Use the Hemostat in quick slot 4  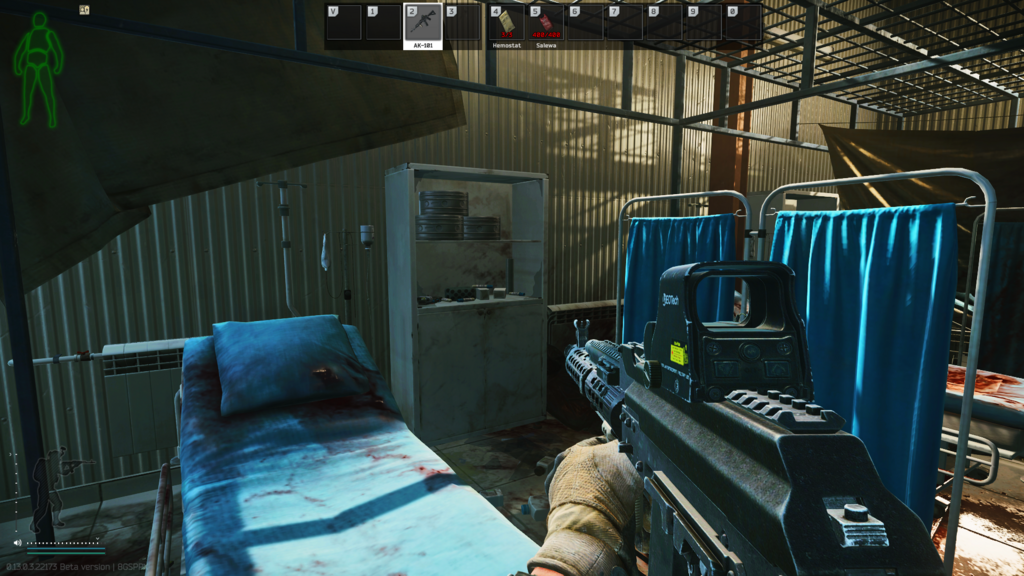pyautogui.click(x=506, y=23)
